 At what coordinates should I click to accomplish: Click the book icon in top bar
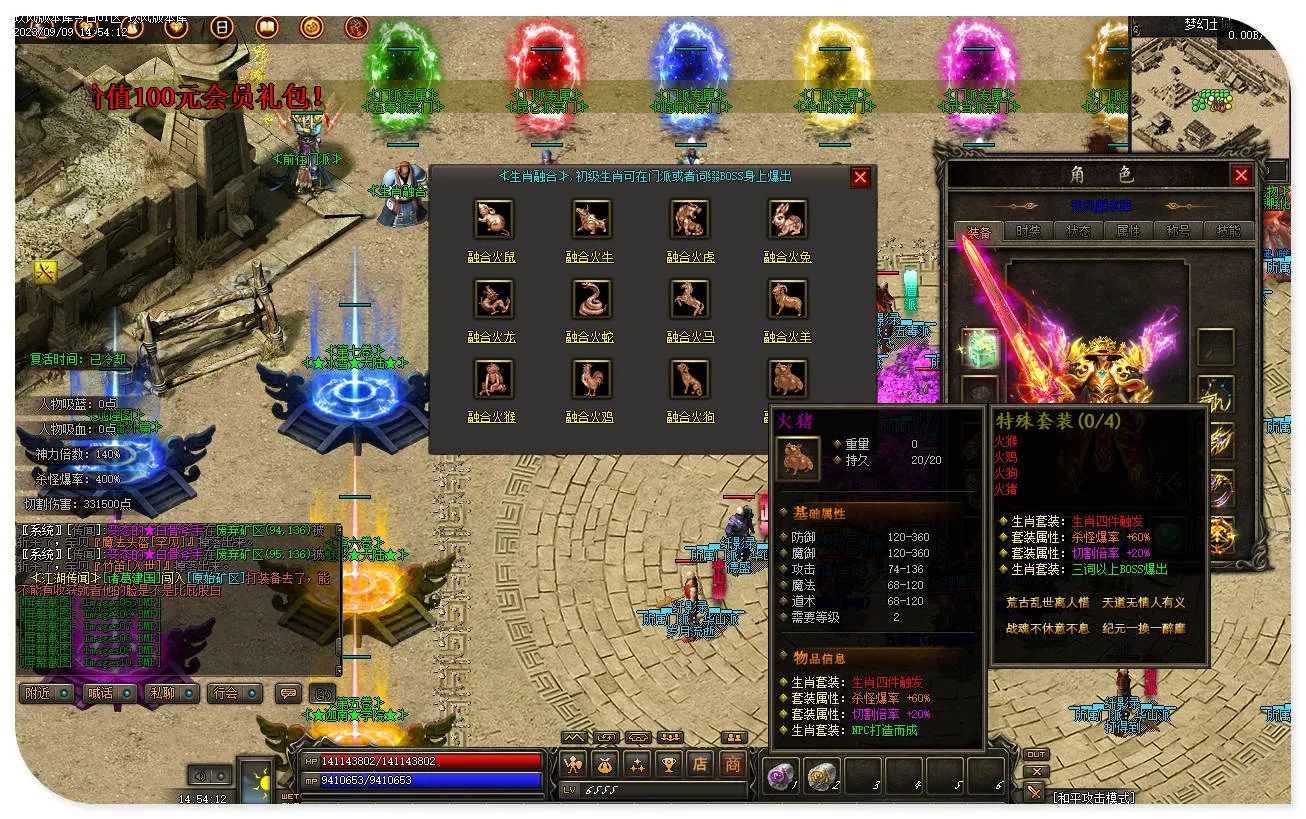click(267, 27)
